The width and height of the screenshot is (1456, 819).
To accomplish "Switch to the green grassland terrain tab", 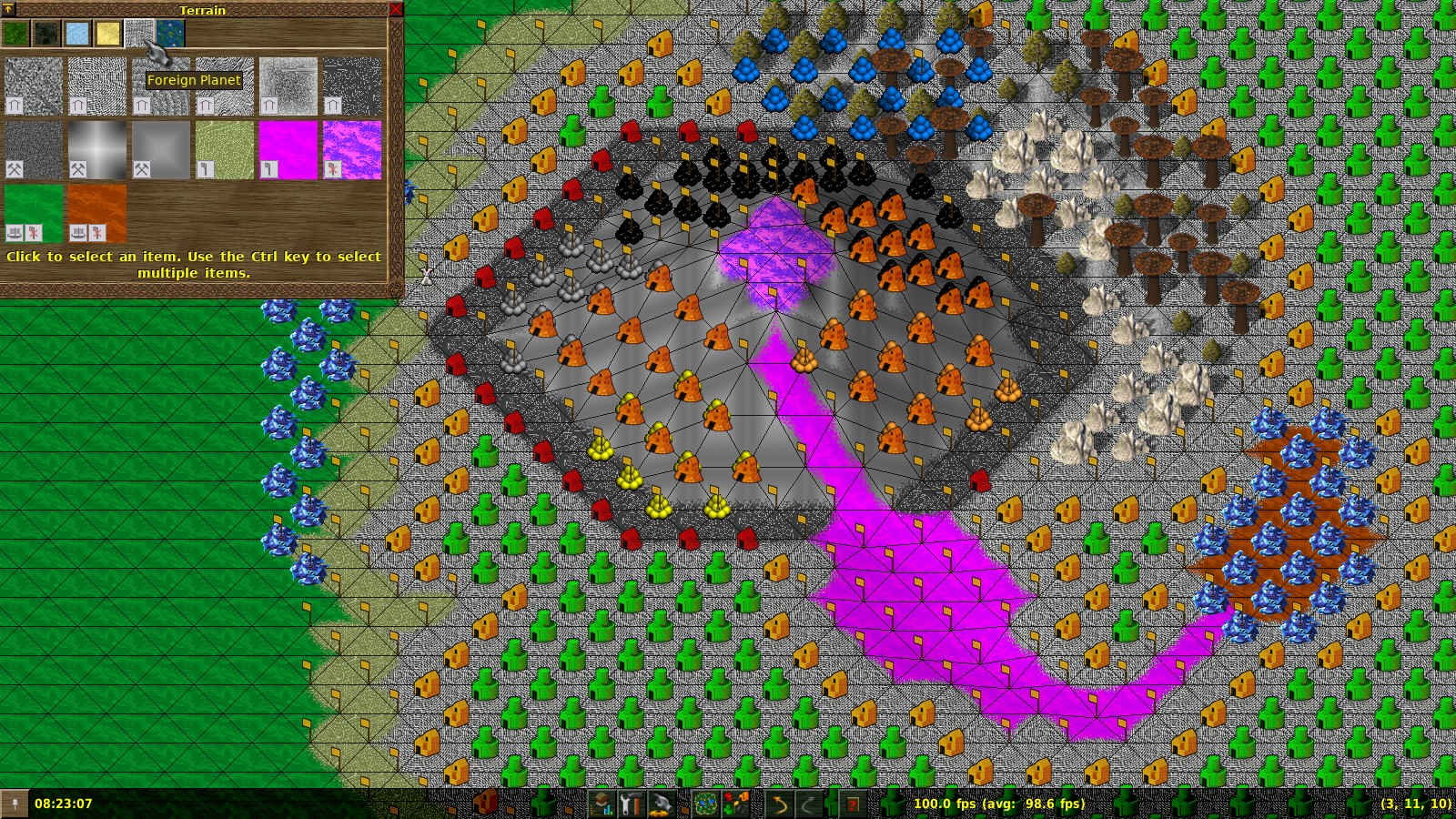I will (15, 34).
